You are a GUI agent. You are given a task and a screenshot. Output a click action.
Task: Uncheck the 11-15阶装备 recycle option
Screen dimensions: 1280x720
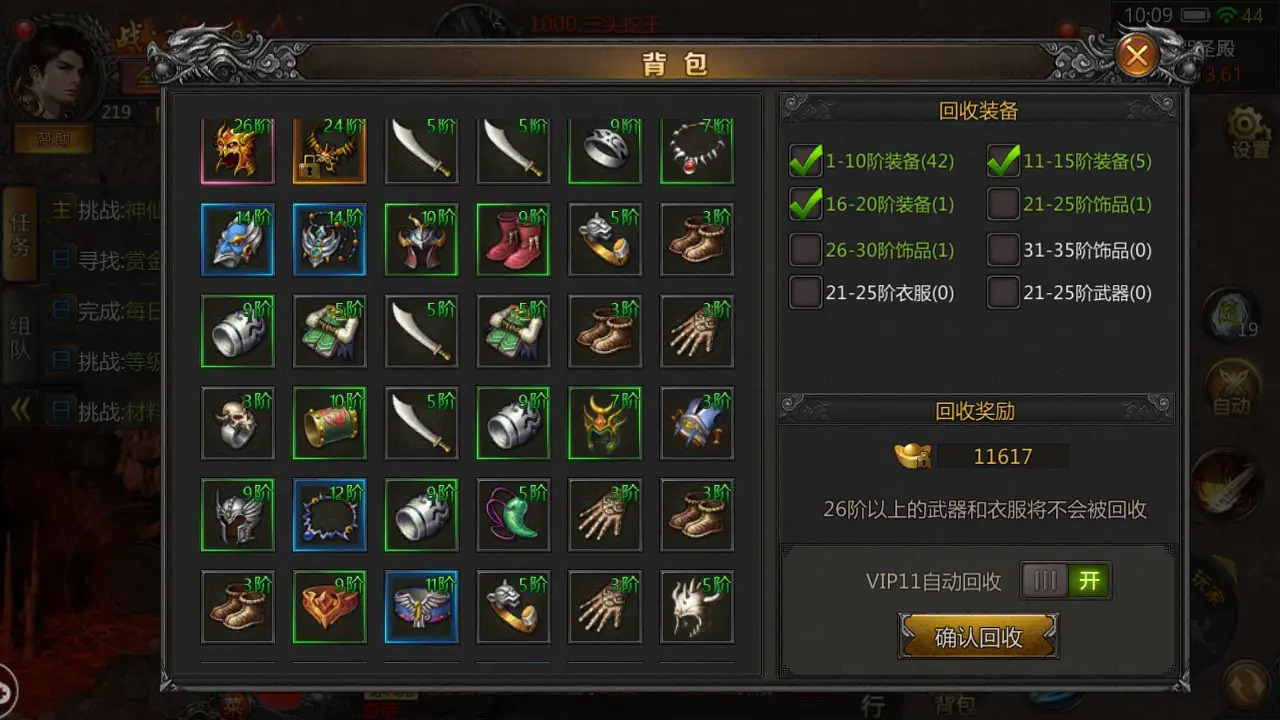1004,161
